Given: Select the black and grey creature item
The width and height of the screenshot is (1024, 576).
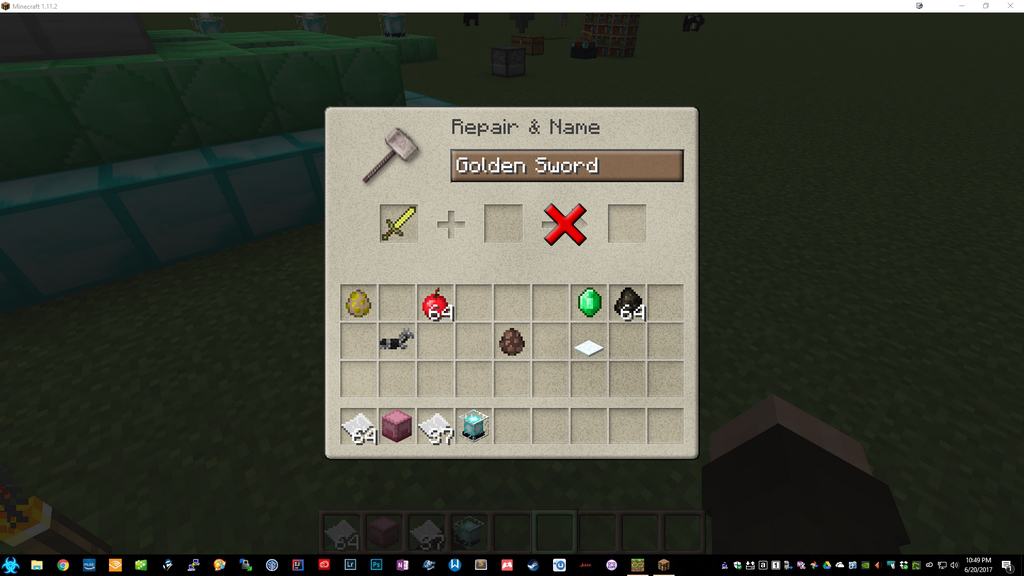Looking at the screenshot, I should [397, 341].
